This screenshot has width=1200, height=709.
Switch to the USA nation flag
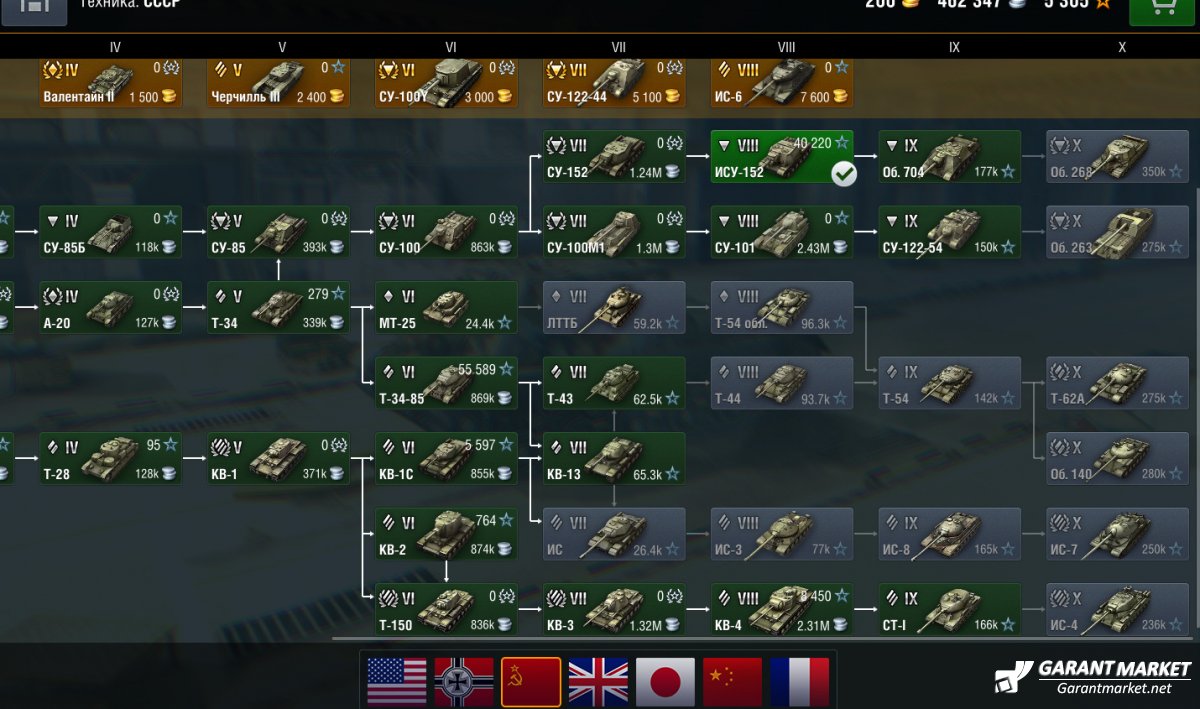coord(397,682)
